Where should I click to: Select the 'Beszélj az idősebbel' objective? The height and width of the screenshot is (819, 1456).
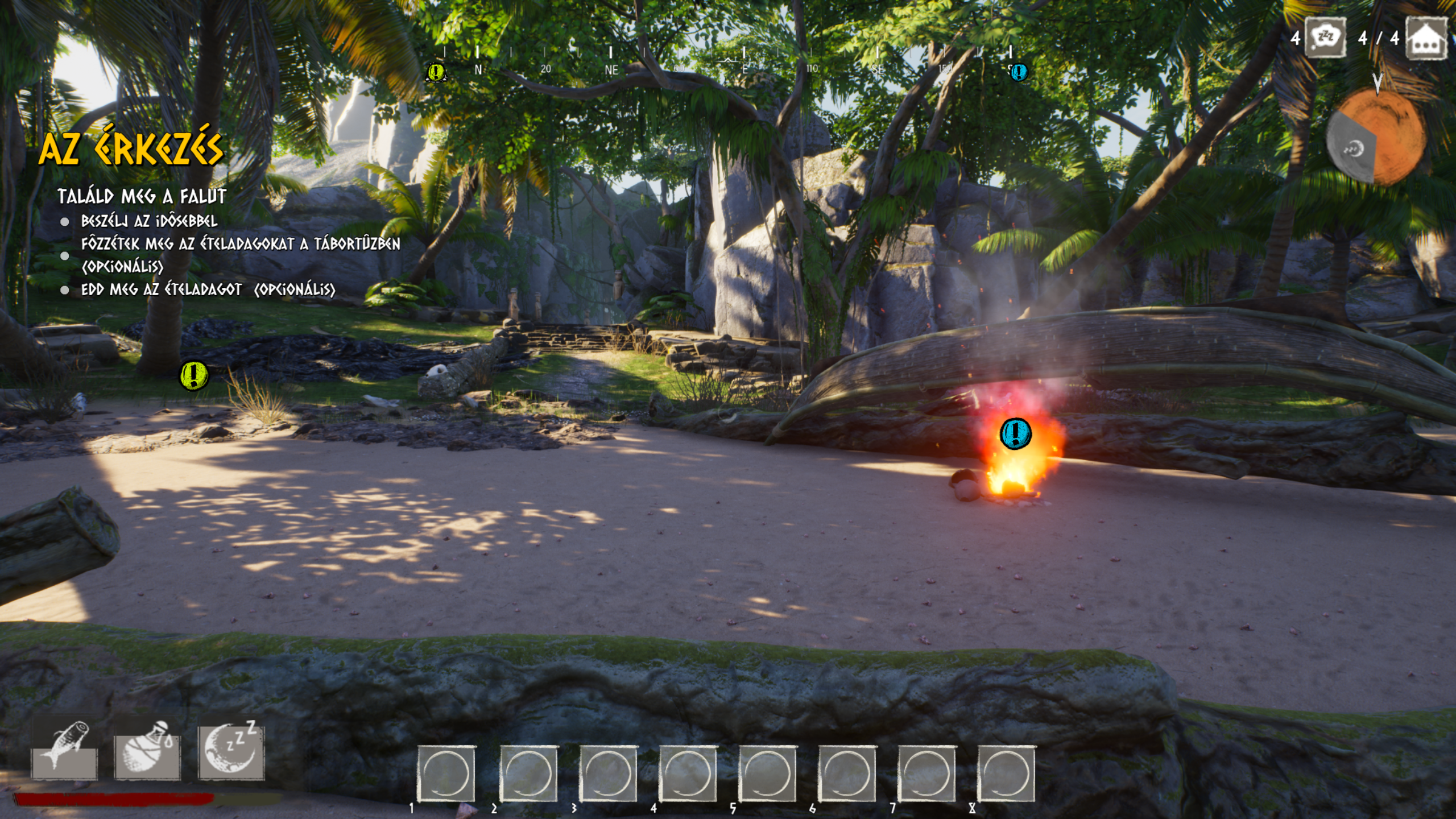point(149,221)
